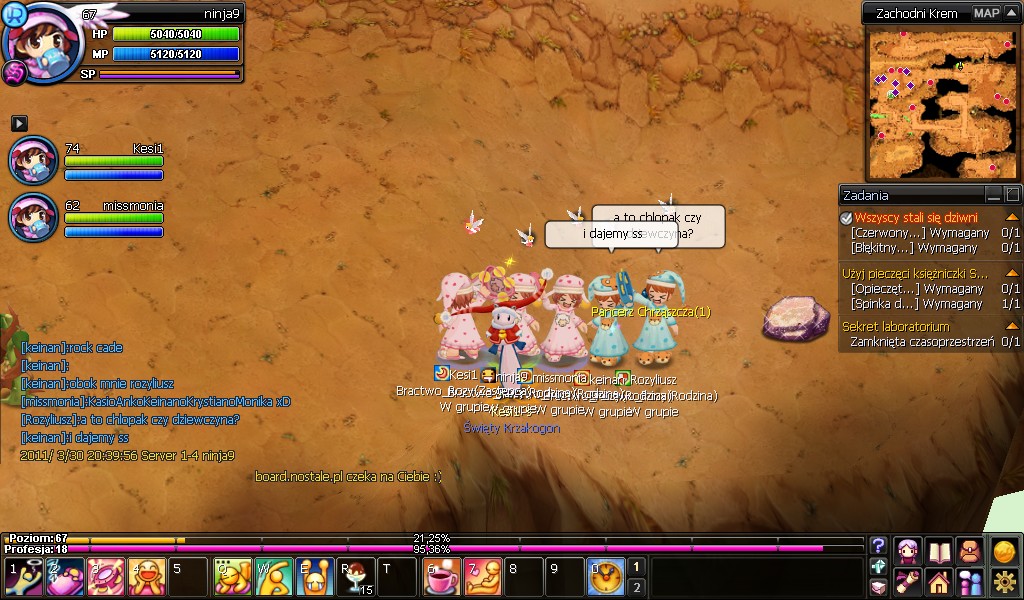Collapse the "Sekret laboratorium" quest entry
The width and height of the screenshot is (1024, 600).
tap(1012, 326)
